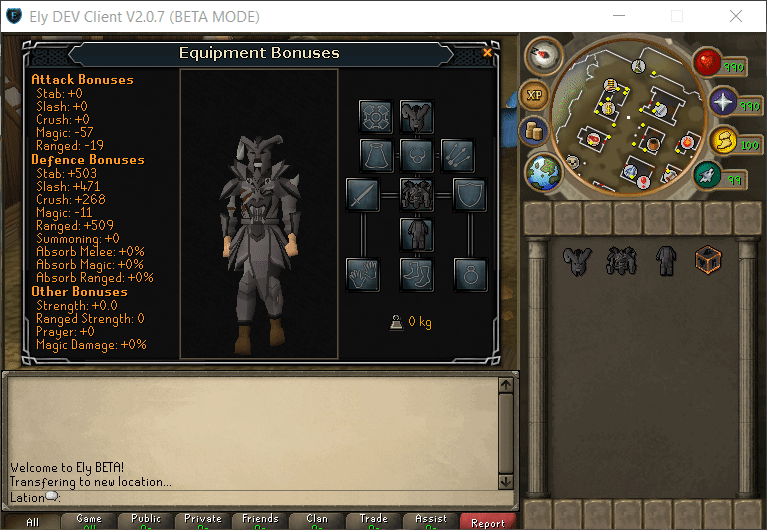This screenshot has height=530, width=767.
Task: Select the orange-edged box in the inventory
Action: (709, 261)
